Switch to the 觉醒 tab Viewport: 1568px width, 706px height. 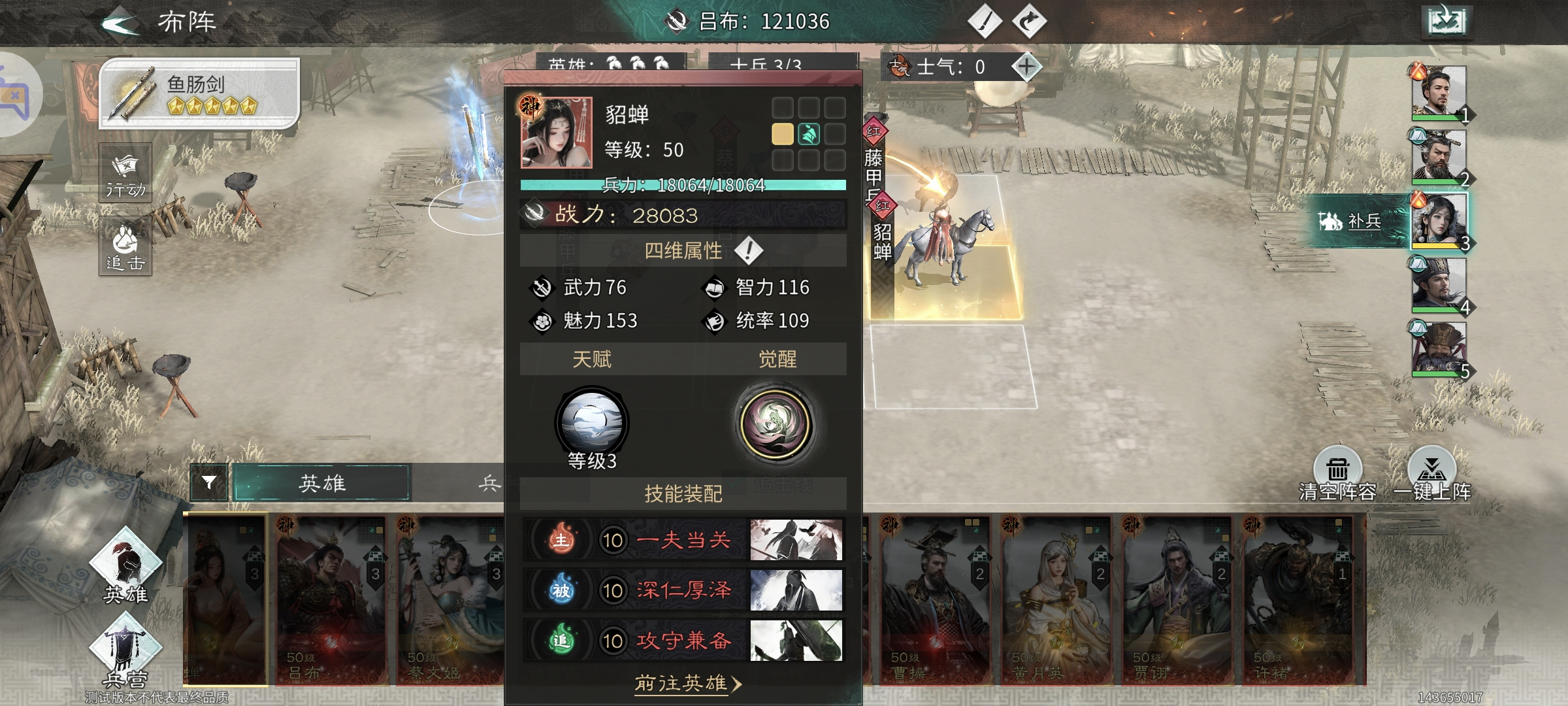pos(777,358)
